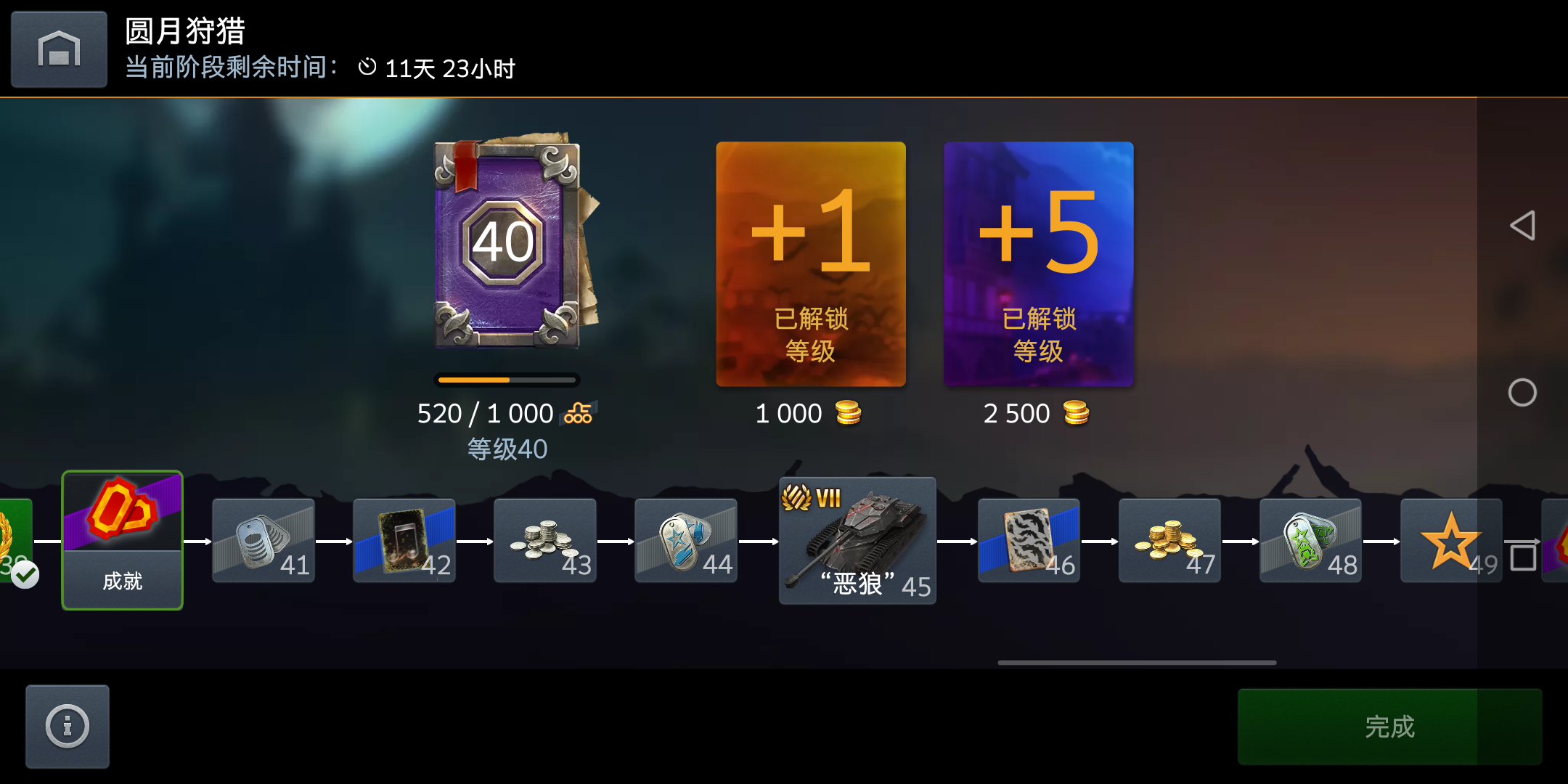
Task: Open the level 40 purple reward card
Action: pos(507,243)
